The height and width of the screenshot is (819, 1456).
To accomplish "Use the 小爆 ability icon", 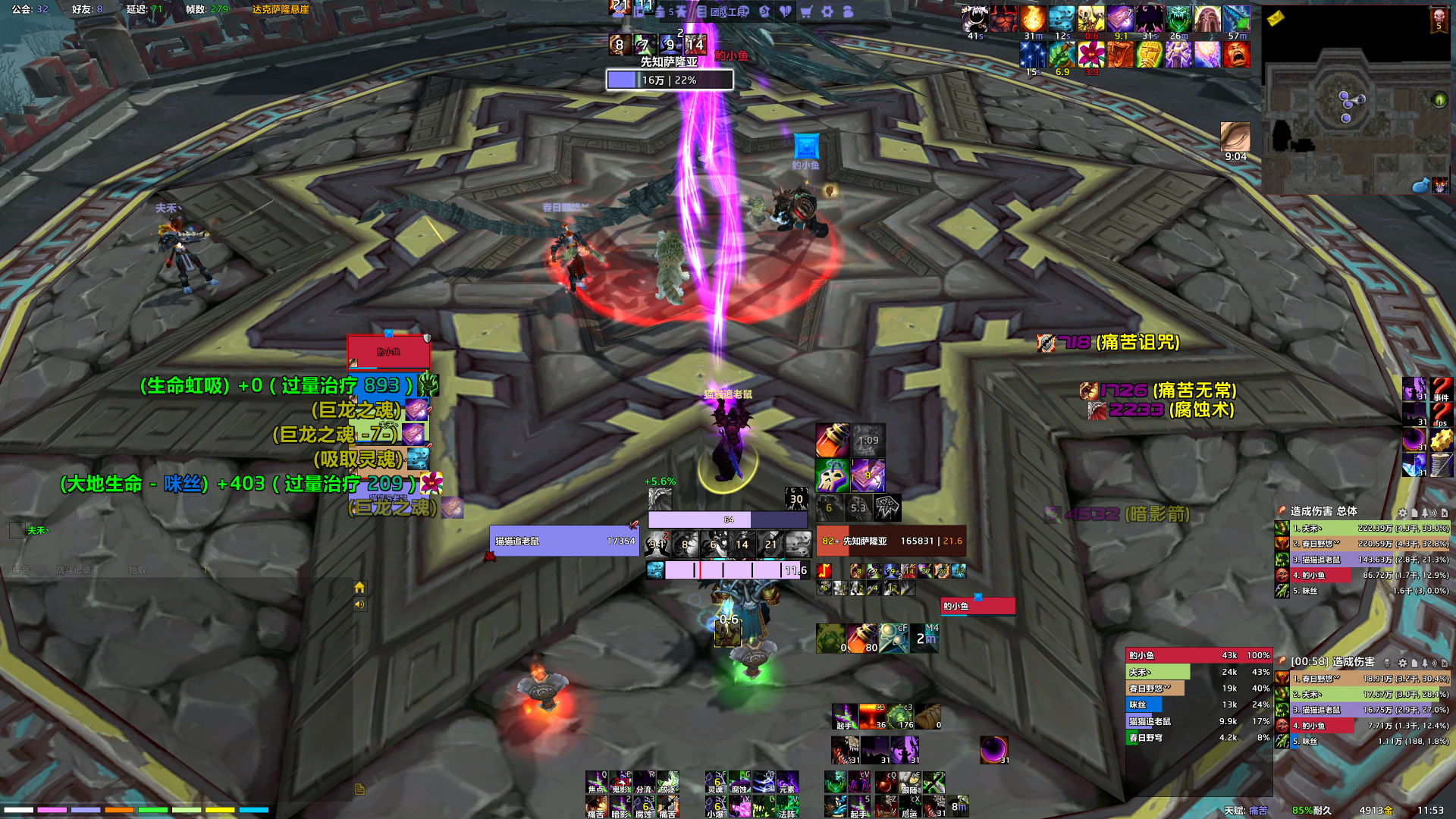I will pos(716,807).
